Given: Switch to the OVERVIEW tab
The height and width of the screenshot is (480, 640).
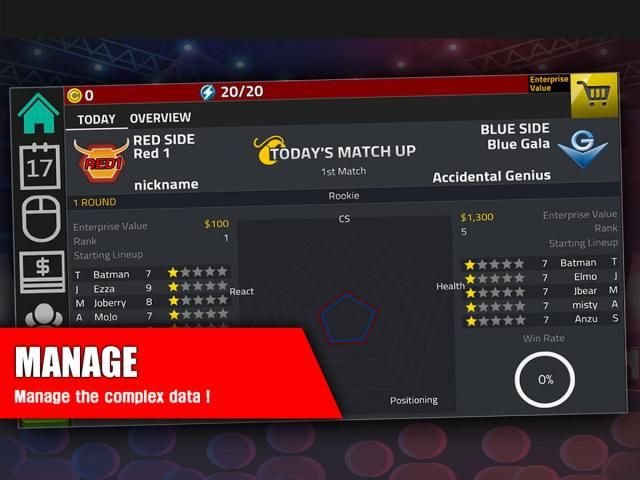Looking at the screenshot, I should coord(160,118).
